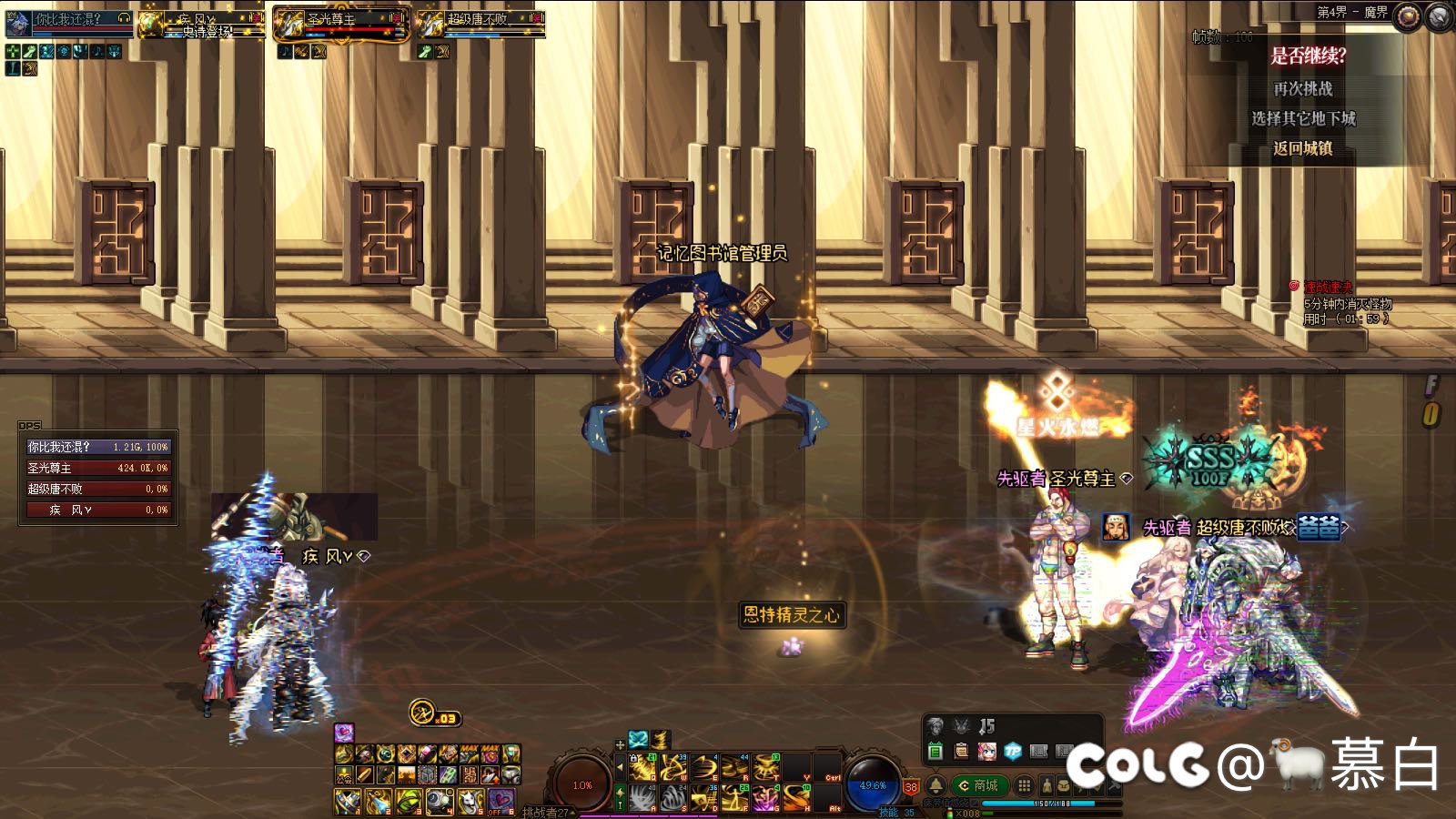This screenshot has width=1456, height=819.
Task: Open the green calendar icon
Action: 935,752
